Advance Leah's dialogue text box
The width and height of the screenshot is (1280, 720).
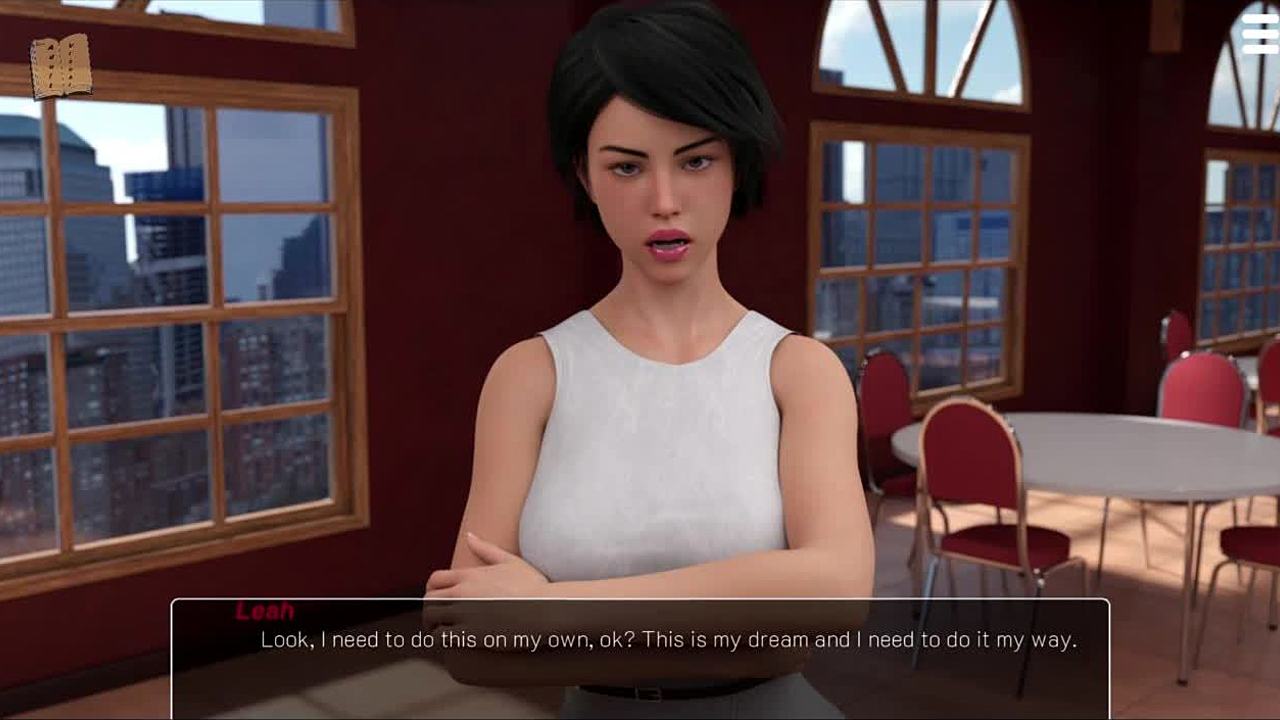coord(640,655)
